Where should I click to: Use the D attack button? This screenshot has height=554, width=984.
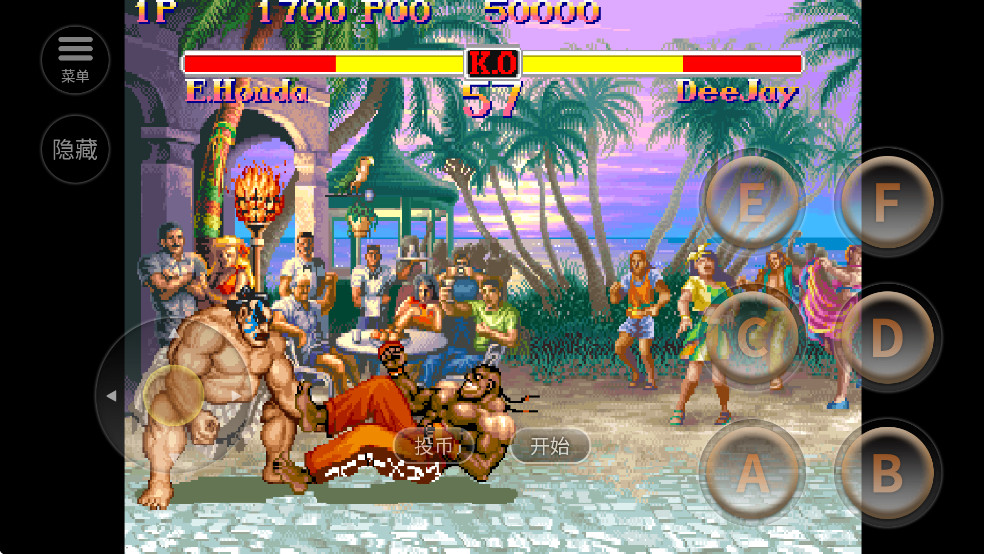[x=887, y=338]
